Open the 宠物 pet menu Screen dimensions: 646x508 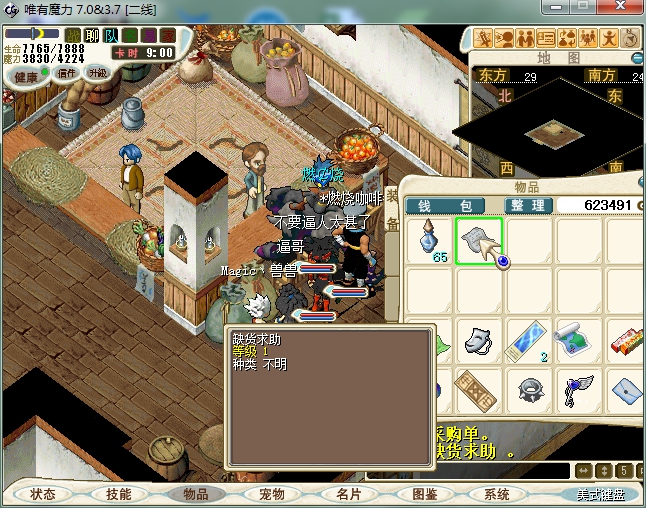[x=271, y=494]
